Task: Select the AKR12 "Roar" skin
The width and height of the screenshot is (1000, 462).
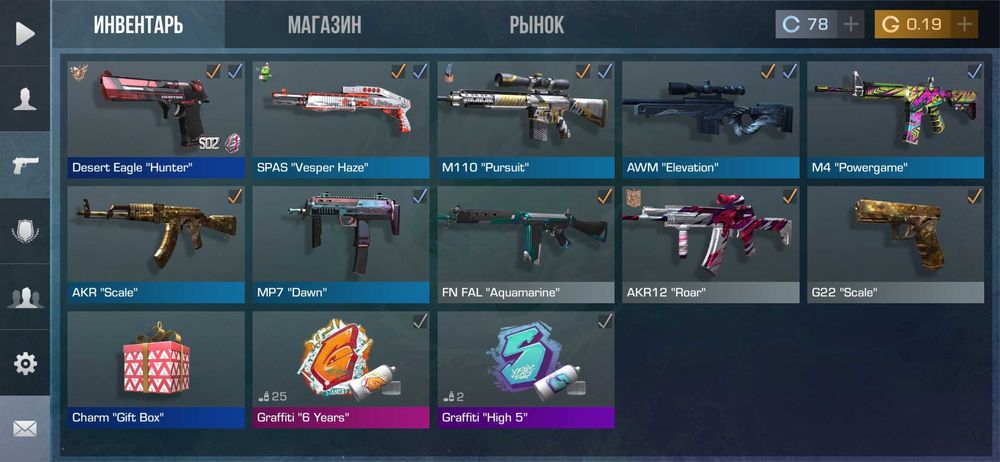Action: [x=711, y=243]
